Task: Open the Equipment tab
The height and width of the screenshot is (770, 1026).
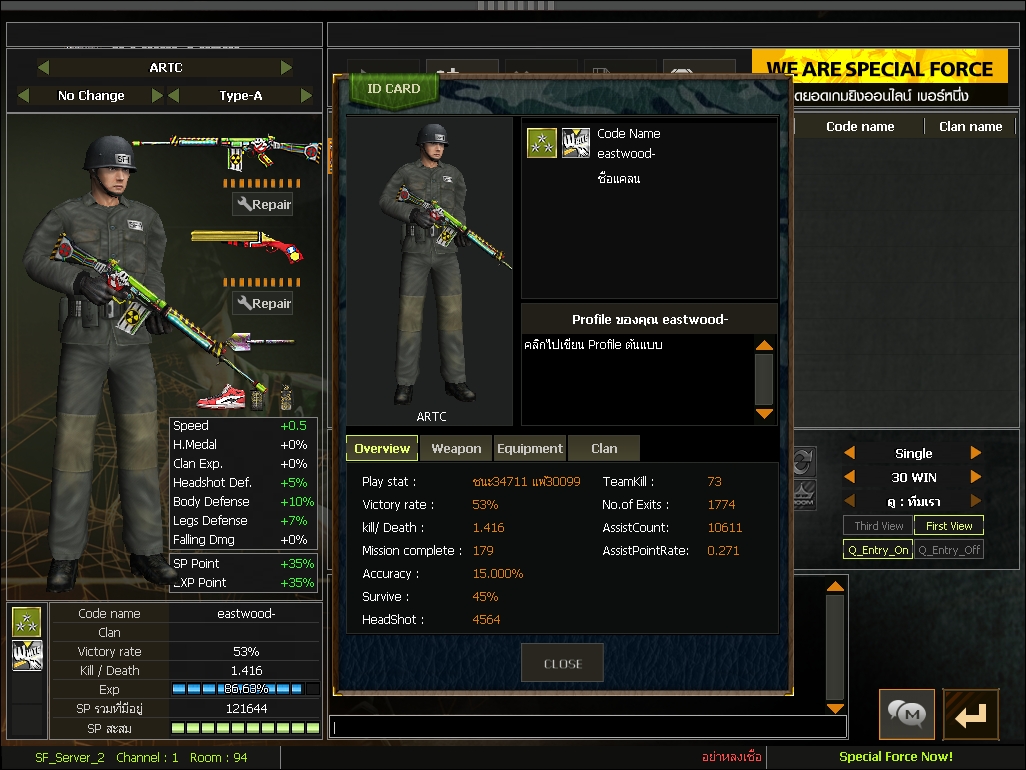Action: point(530,449)
